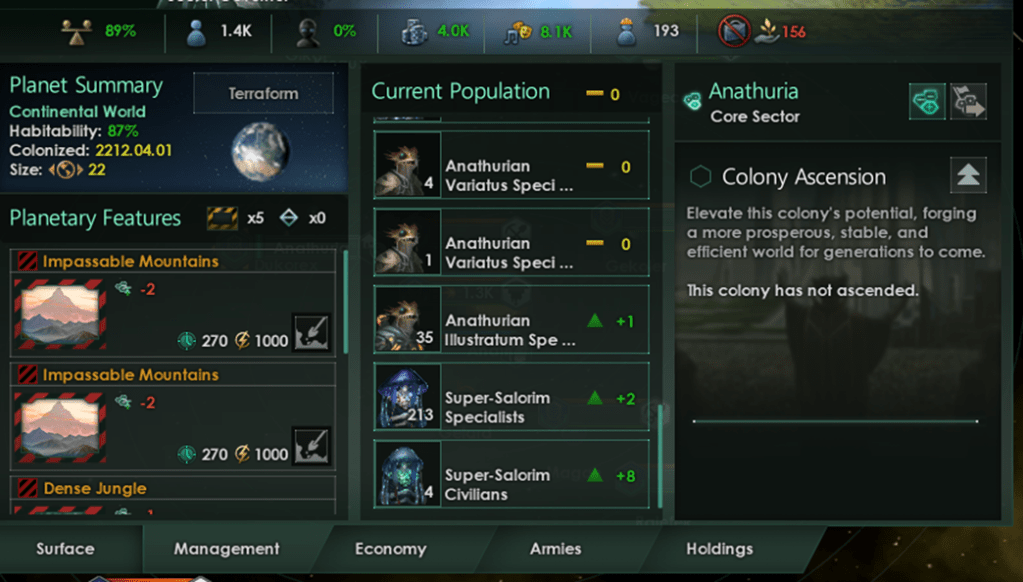Go to the Economy tab
Viewport: 1023px width, 582px height.
pyautogui.click(x=390, y=549)
